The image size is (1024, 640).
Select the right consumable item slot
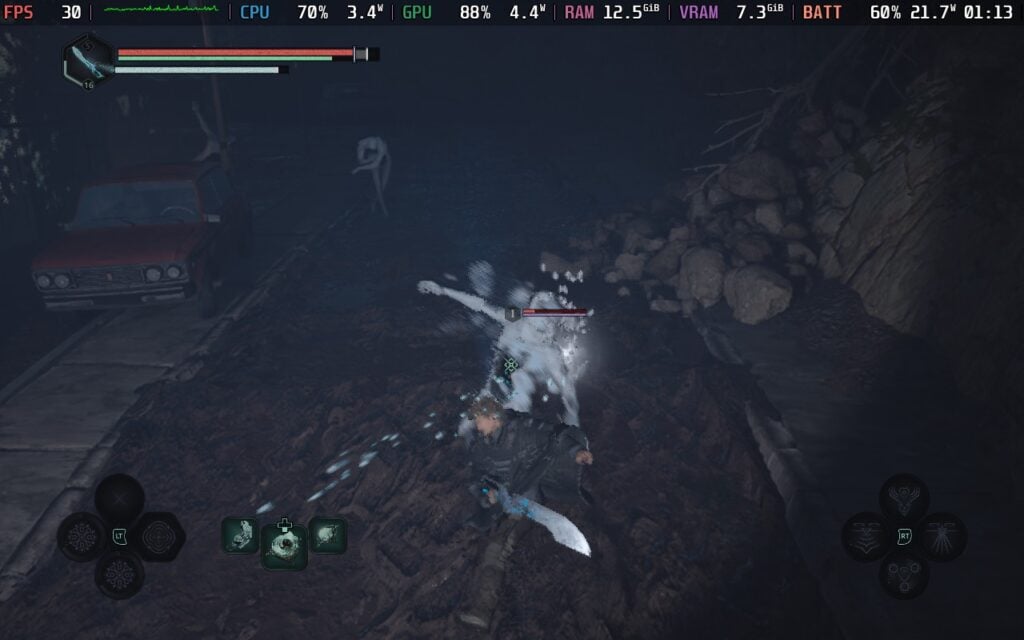pyautogui.click(x=328, y=536)
